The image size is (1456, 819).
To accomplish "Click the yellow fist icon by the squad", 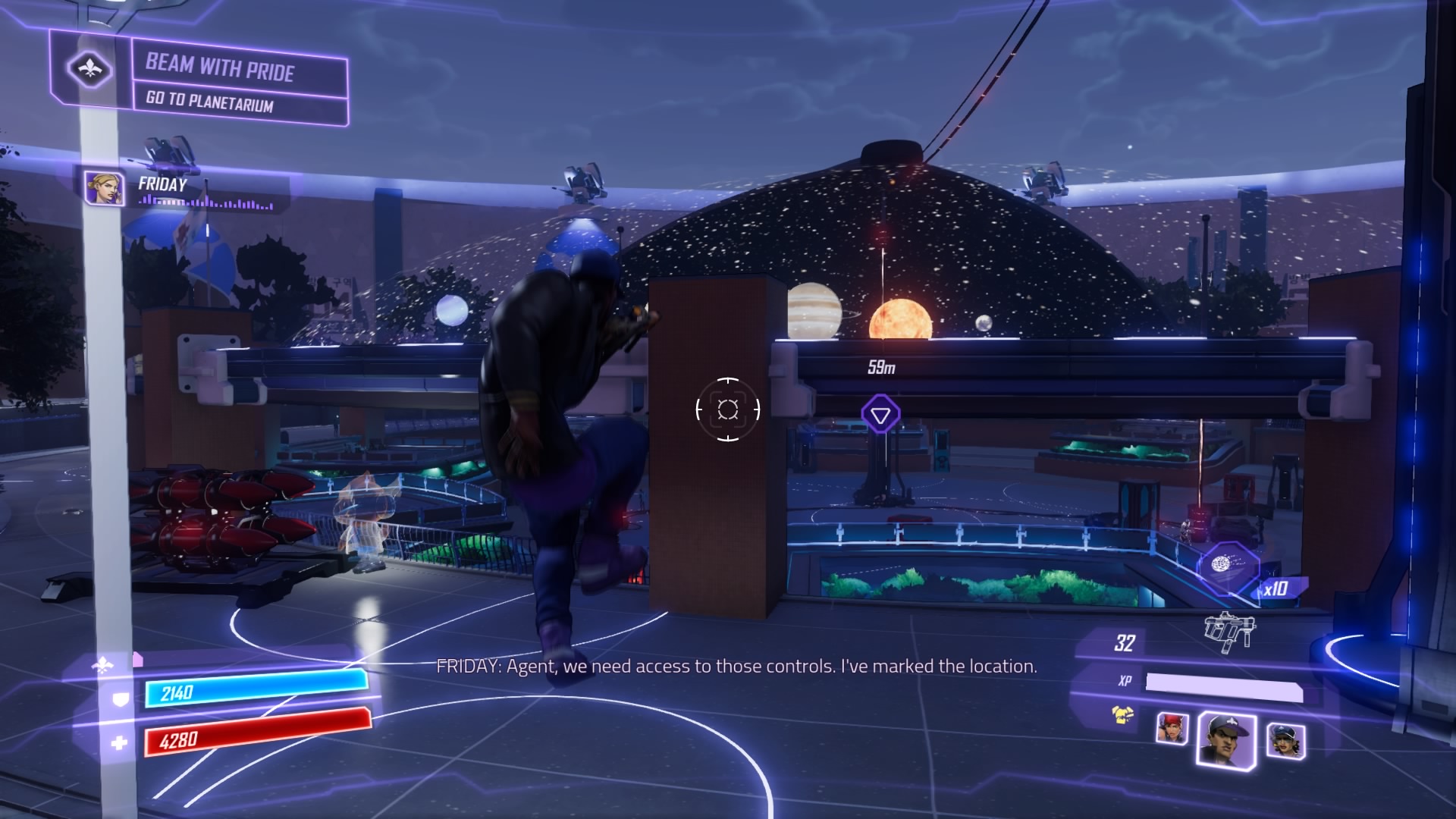I will [1123, 714].
